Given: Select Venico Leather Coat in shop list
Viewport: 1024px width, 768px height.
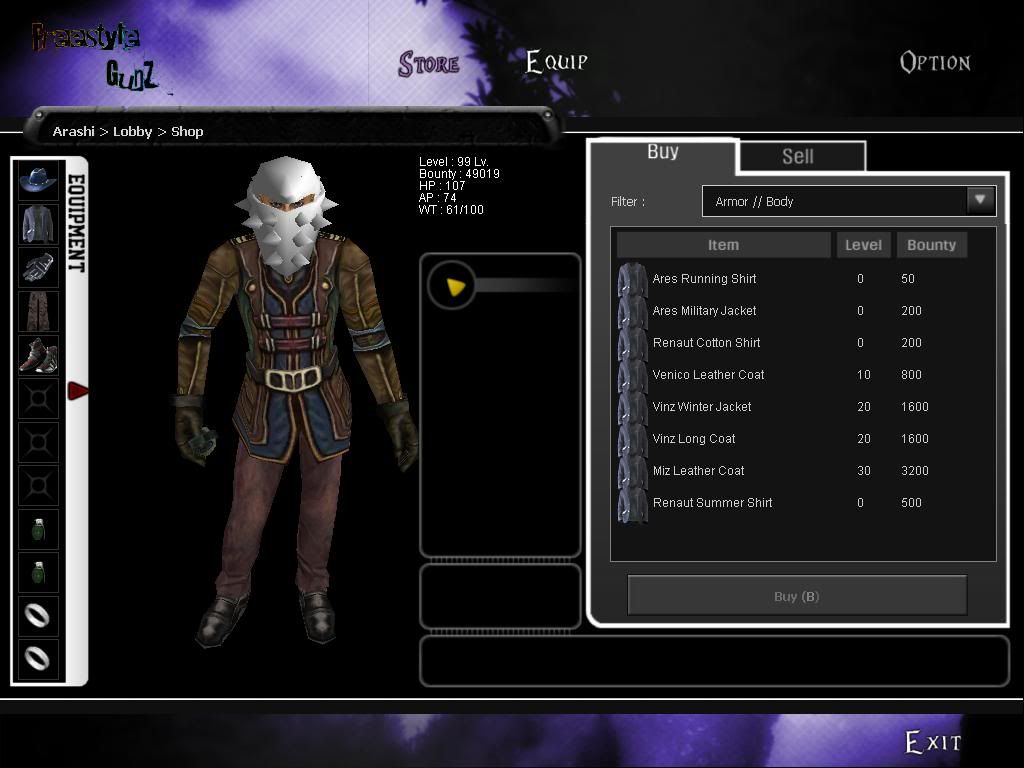Looking at the screenshot, I should 708,375.
